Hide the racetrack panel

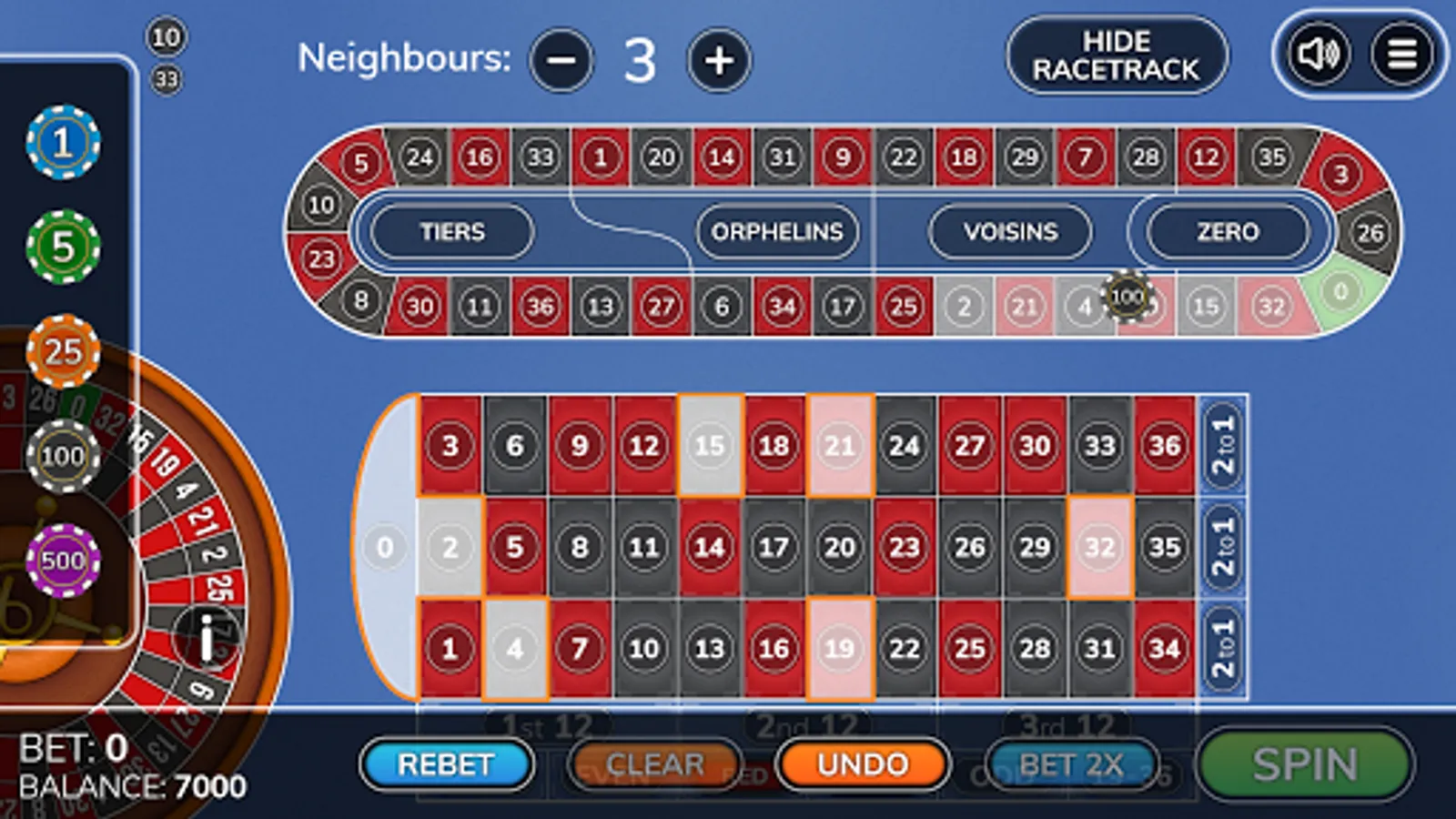click(x=1117, y=56)
